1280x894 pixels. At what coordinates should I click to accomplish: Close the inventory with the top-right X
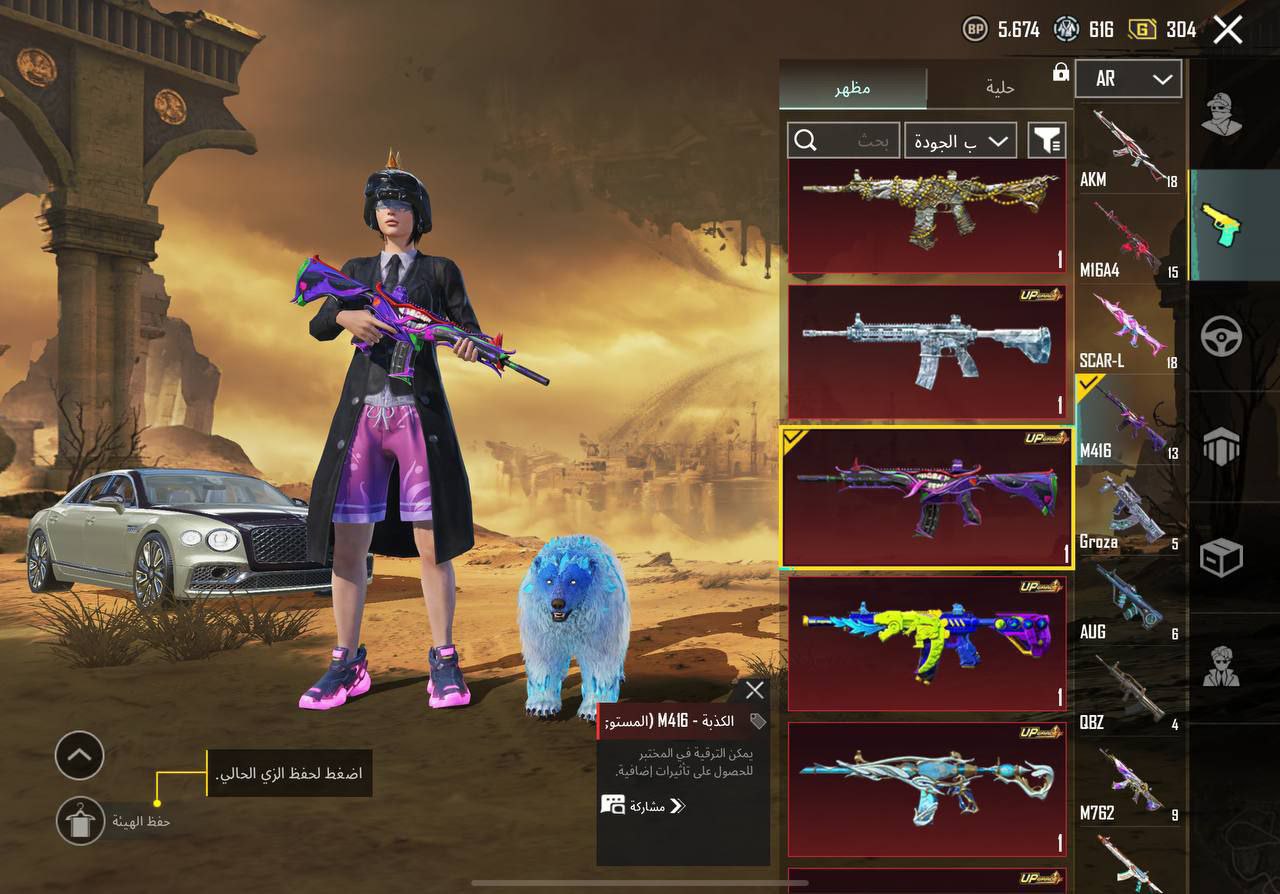[1227, 30]
